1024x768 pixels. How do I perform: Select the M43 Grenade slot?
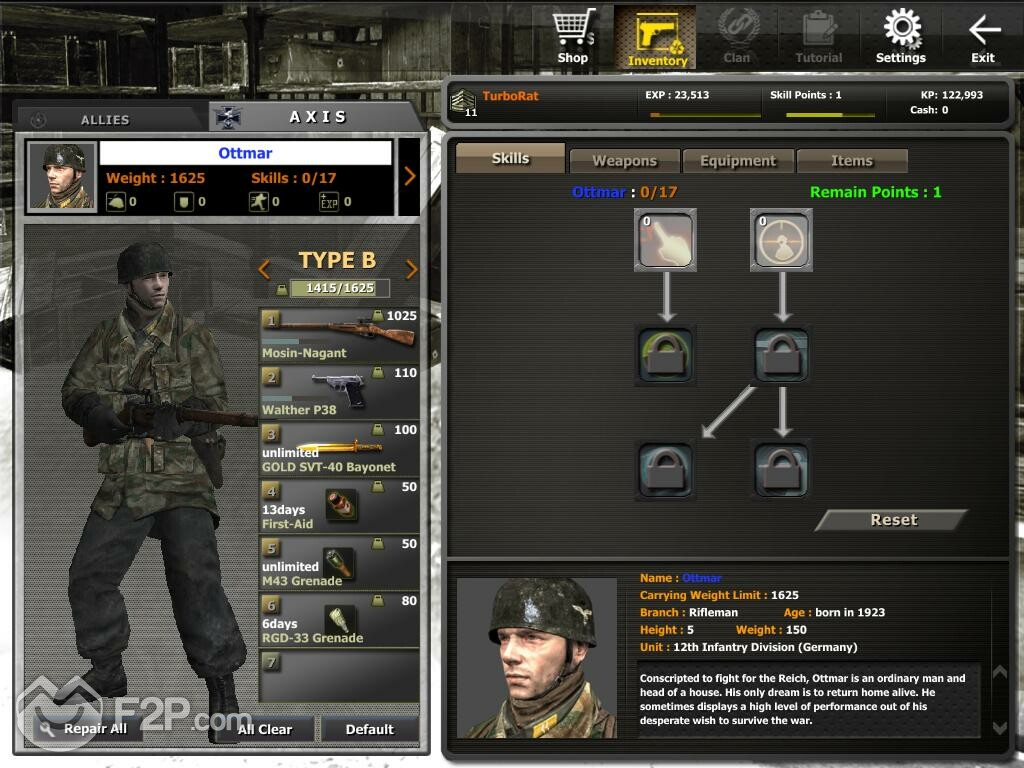click(339, 563)
